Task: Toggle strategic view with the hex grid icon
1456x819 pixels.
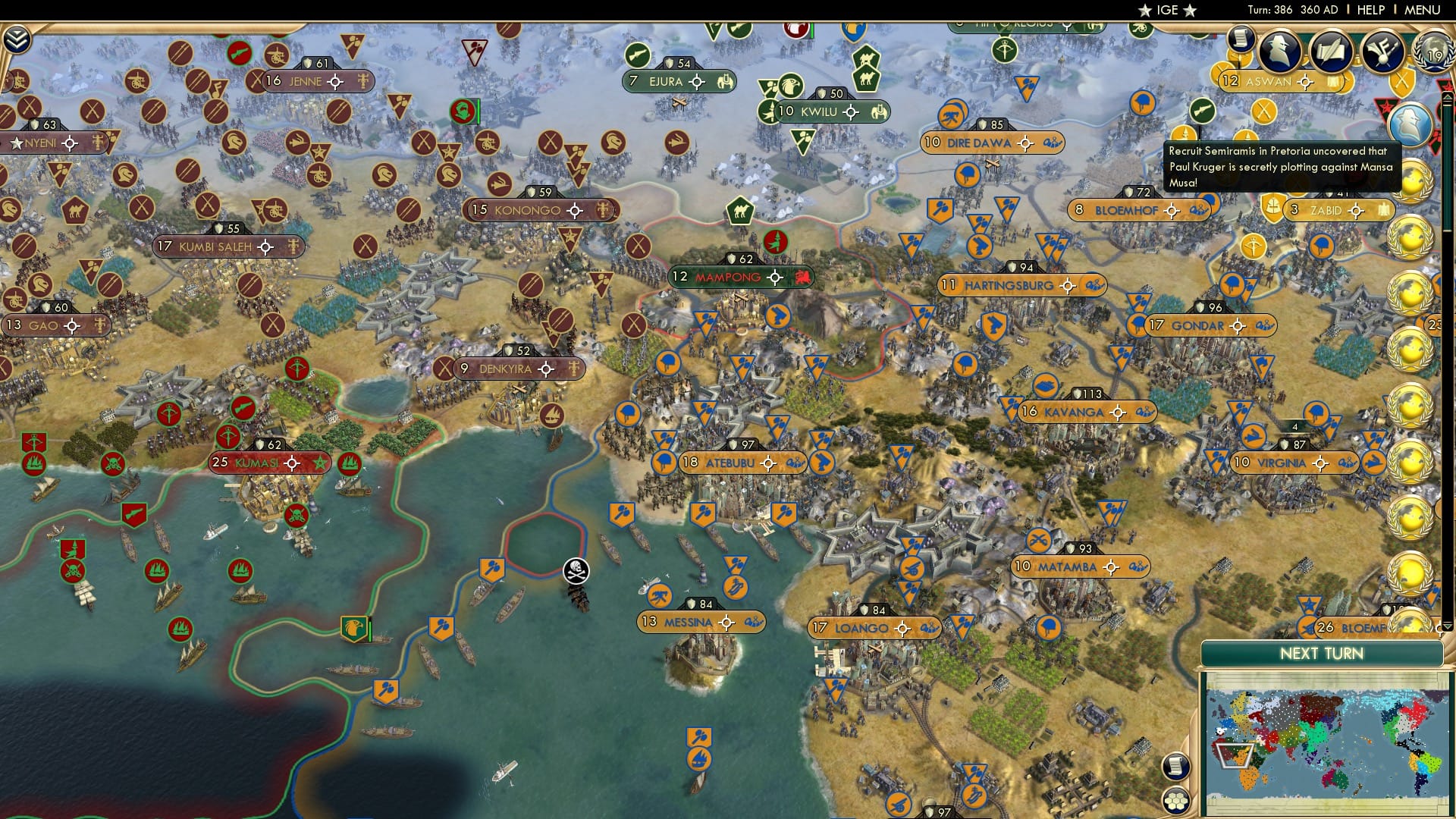Action: pyautogui.click(x=1177, y=801)
